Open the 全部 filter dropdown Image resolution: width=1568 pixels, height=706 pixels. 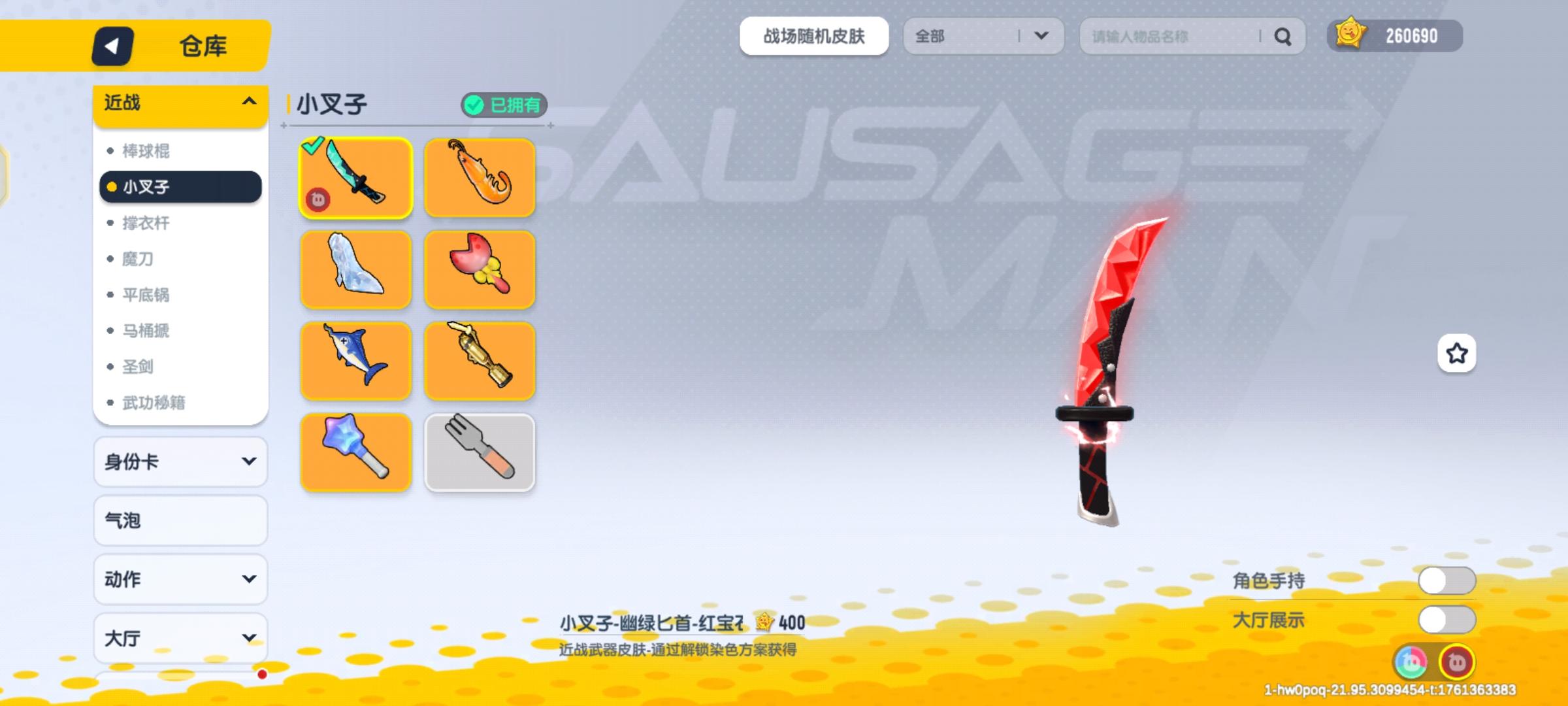coord(983,37)
